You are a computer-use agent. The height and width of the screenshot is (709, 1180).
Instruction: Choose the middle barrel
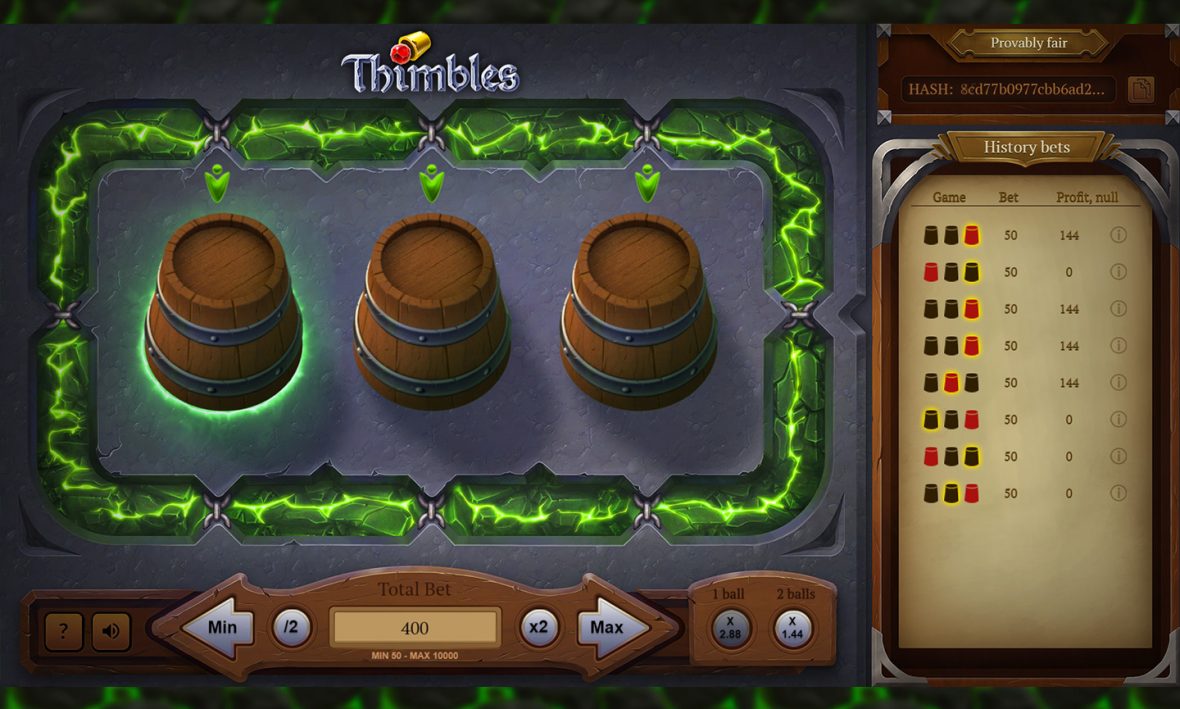point(432,308)
